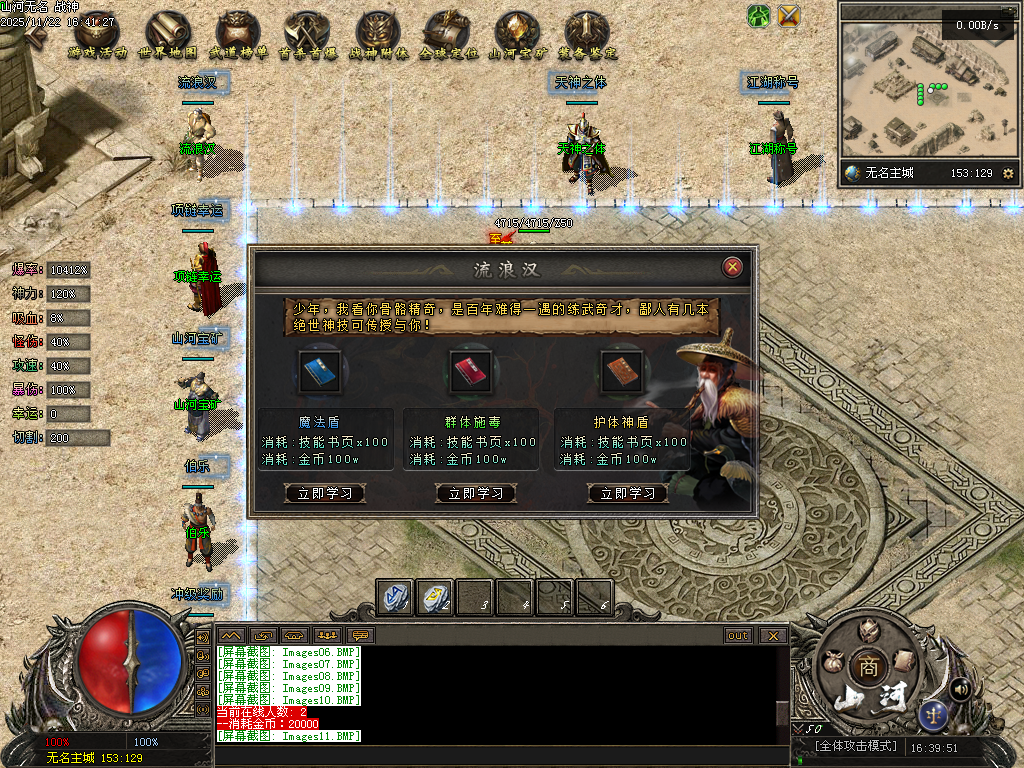Click 立即学习 under 护体神盾
1024x768 pixels.
click(627, 493)
